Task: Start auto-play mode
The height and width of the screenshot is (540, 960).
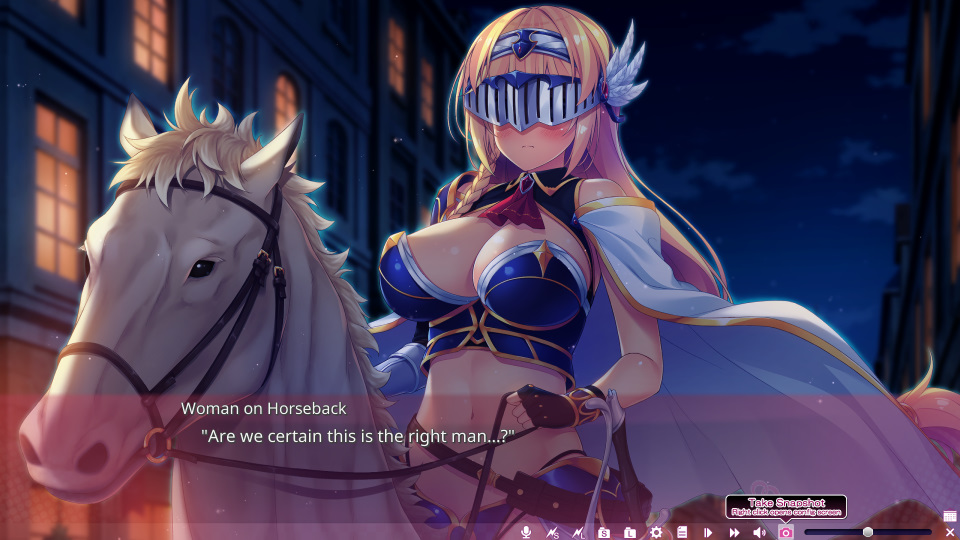Action: point(708,532)
